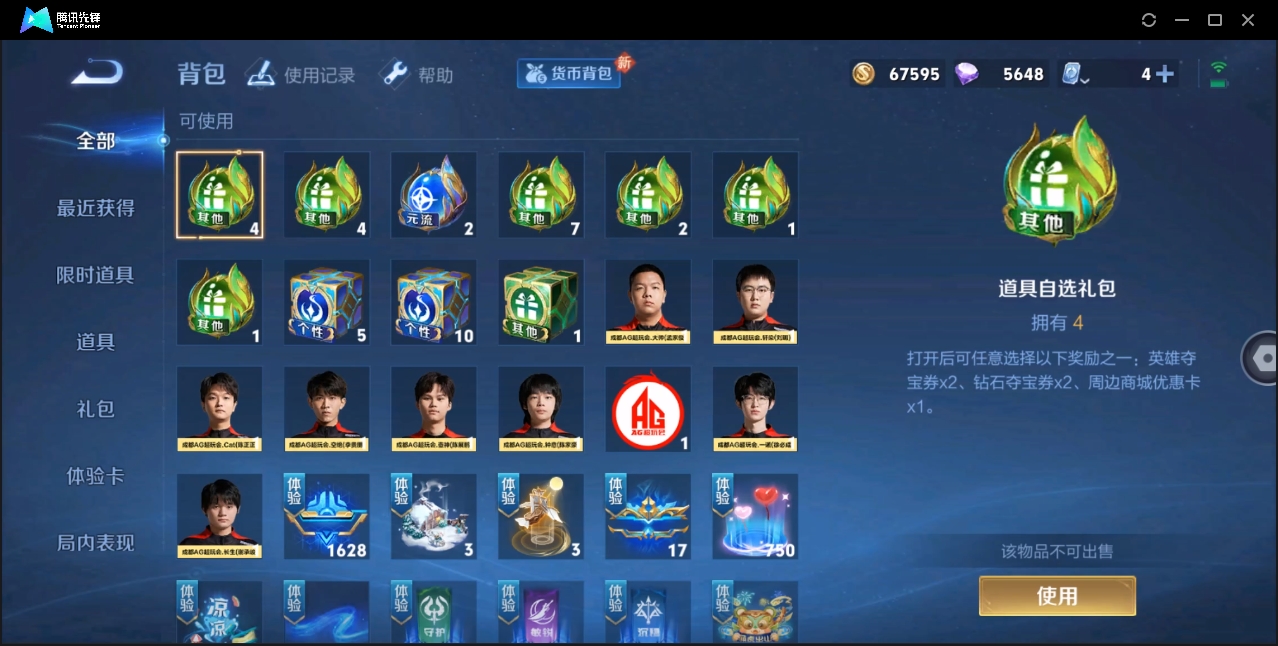This screenshot has width=1278, height=646.
Task: Select the blue 元流 item slot
Action: 434,195
